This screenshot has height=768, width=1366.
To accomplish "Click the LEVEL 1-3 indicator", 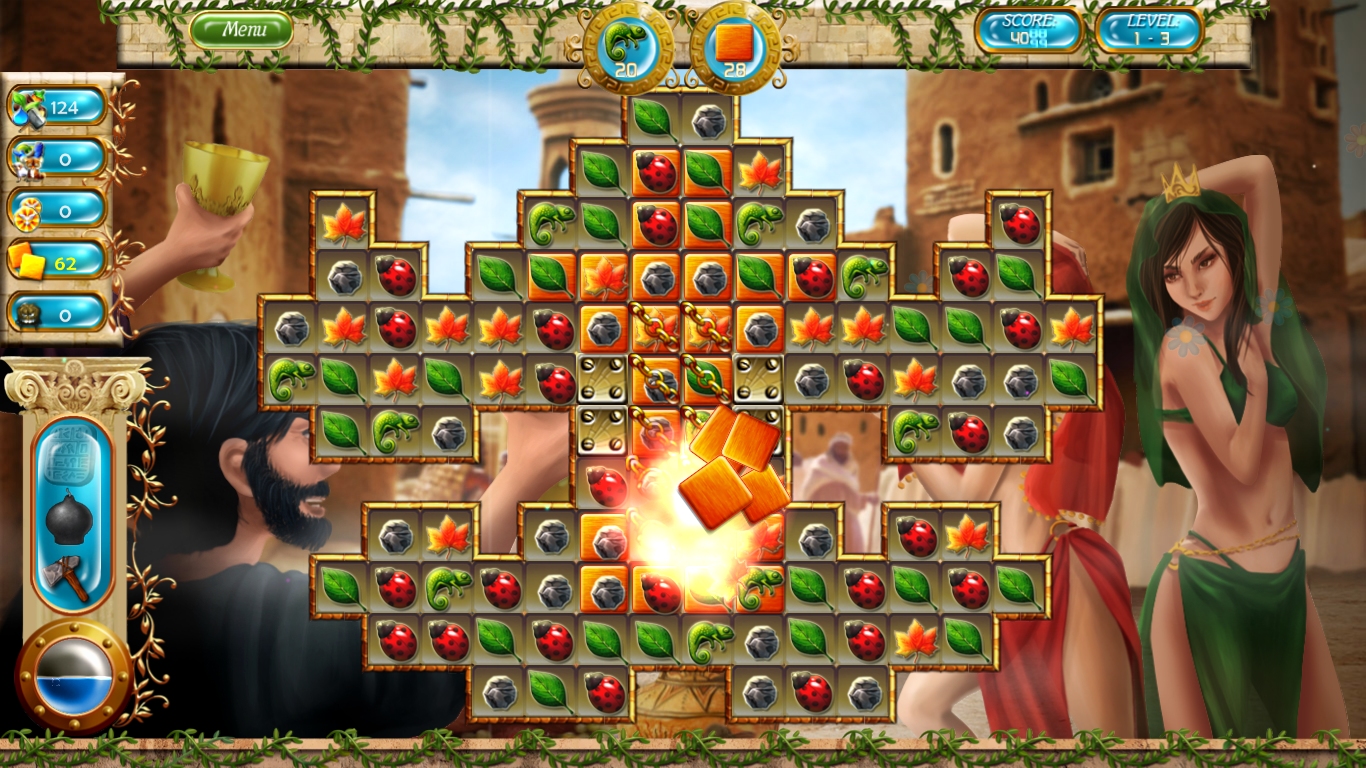I will 1150,31.
